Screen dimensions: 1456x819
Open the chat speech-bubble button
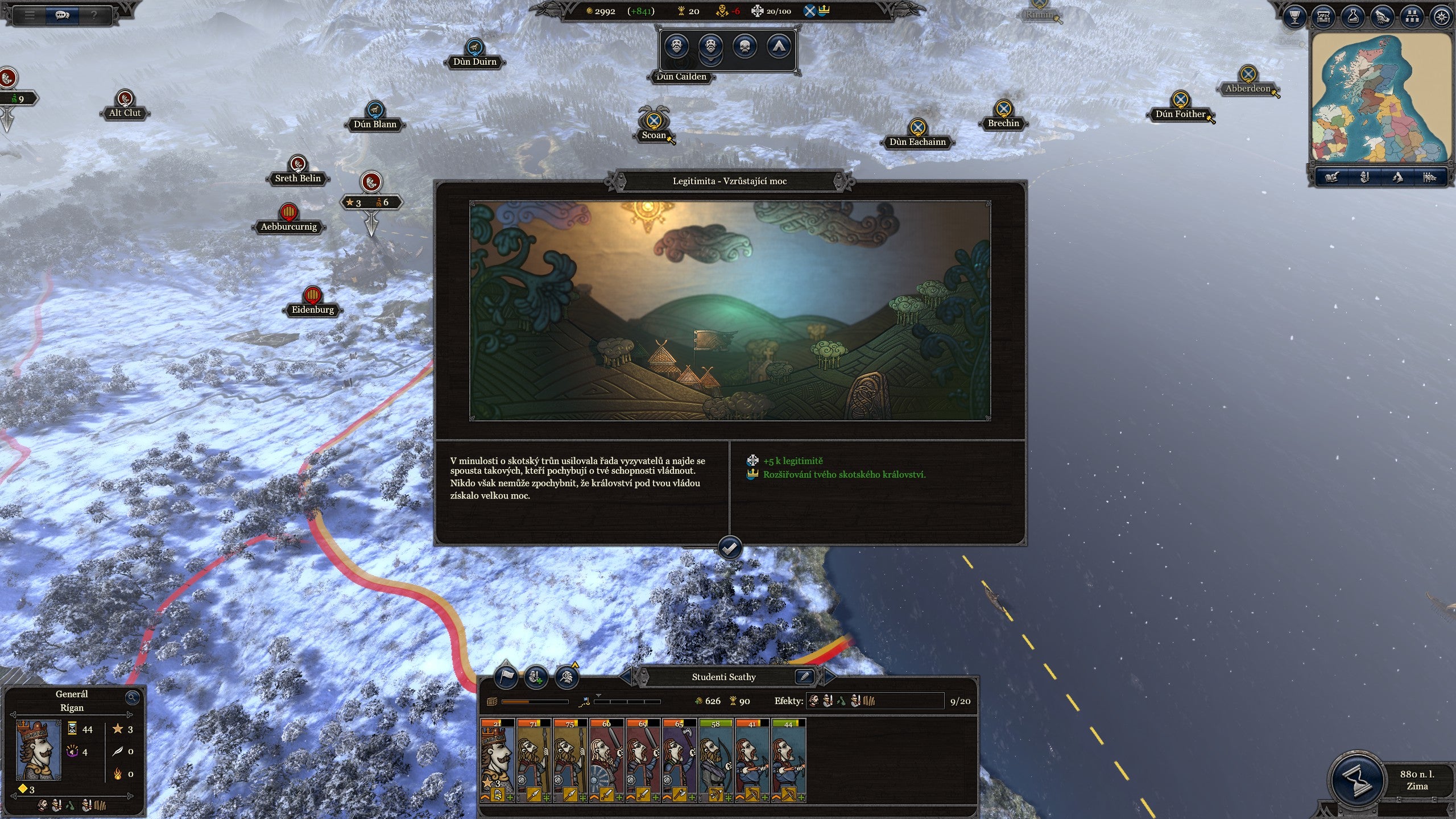[x=63, y=15]
